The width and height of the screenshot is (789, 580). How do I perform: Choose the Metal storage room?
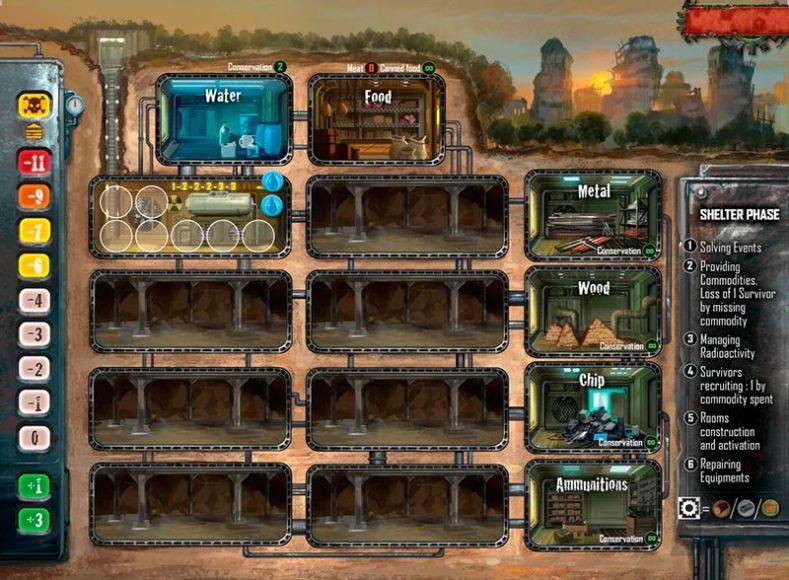pos(592,214)
